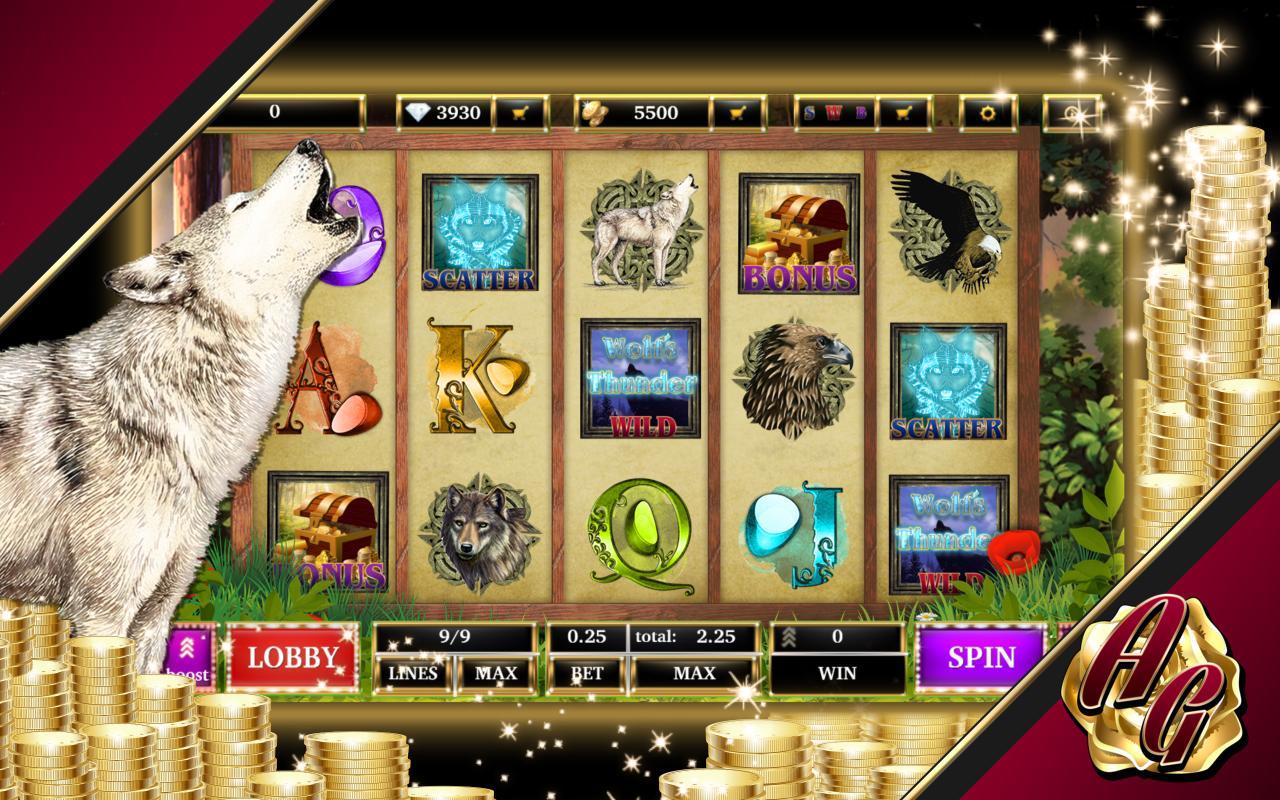Click the sparkle icon in the top-right corner
This screenshot has width=1280, height=800.
[x=1075, y=114]
